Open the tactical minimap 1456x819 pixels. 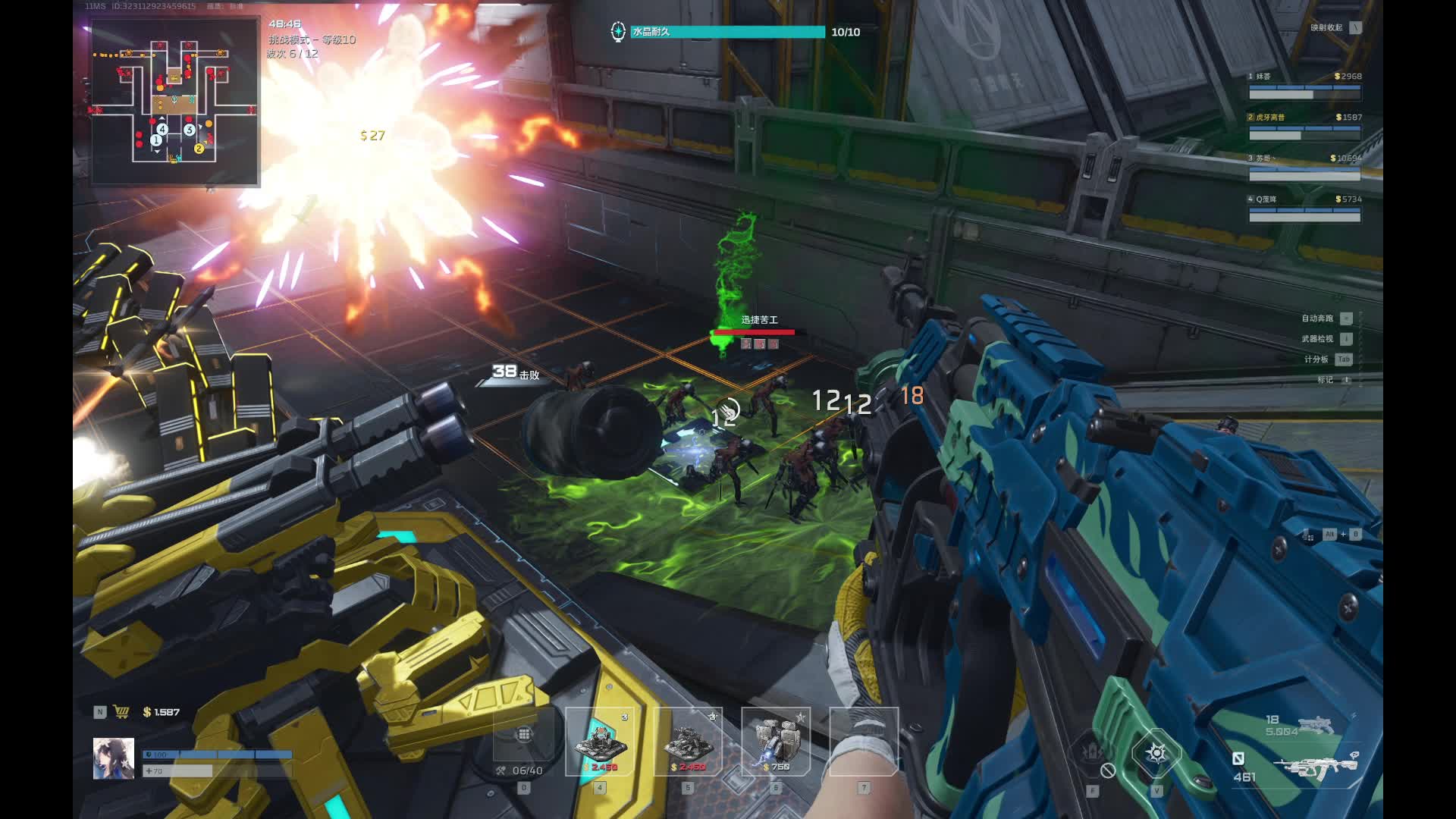click(175, 102)
